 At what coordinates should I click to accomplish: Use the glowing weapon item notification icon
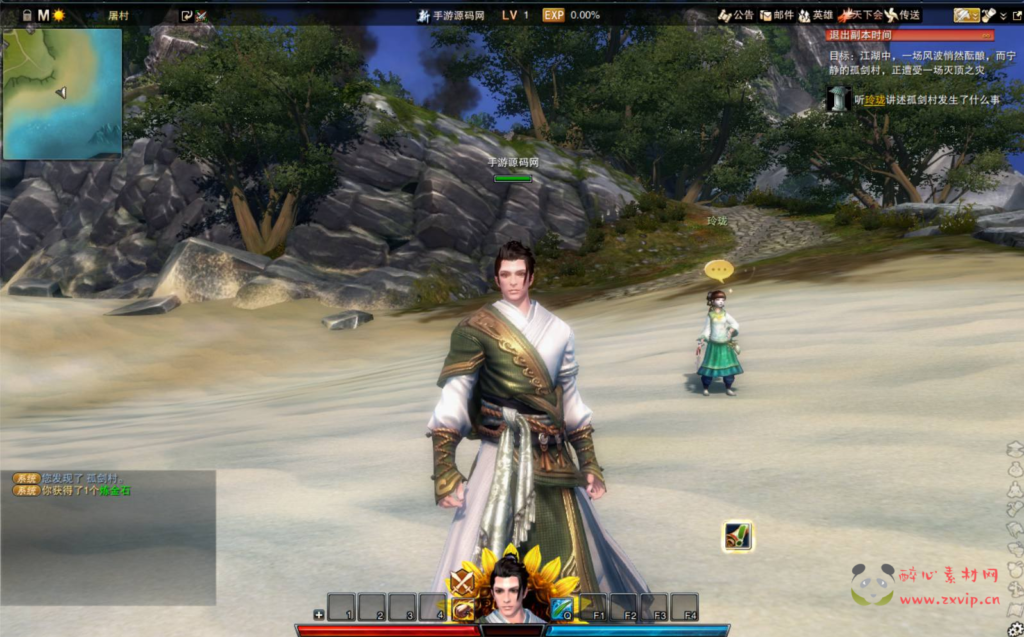737,537
